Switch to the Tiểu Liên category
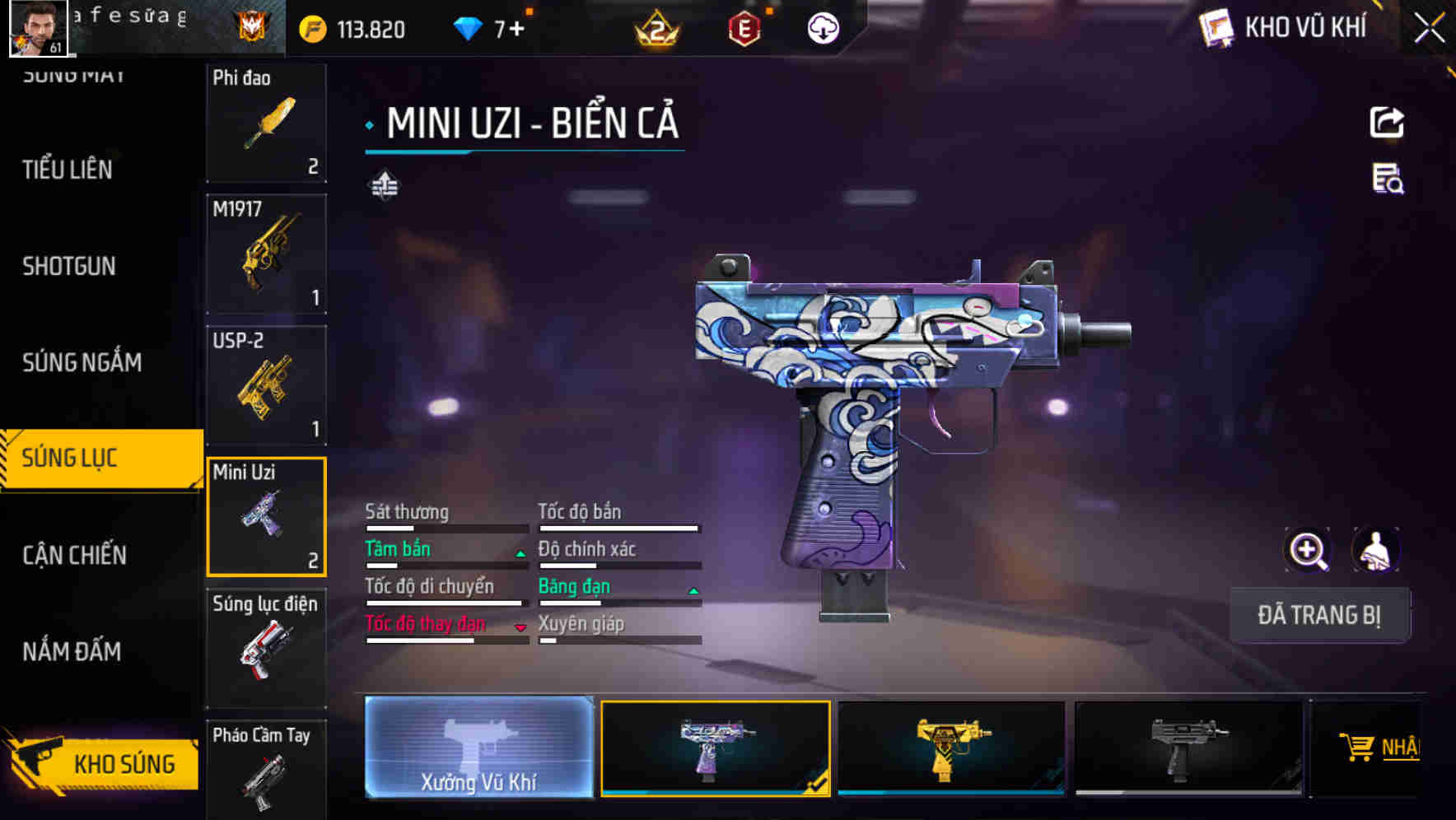 [68, 170]
